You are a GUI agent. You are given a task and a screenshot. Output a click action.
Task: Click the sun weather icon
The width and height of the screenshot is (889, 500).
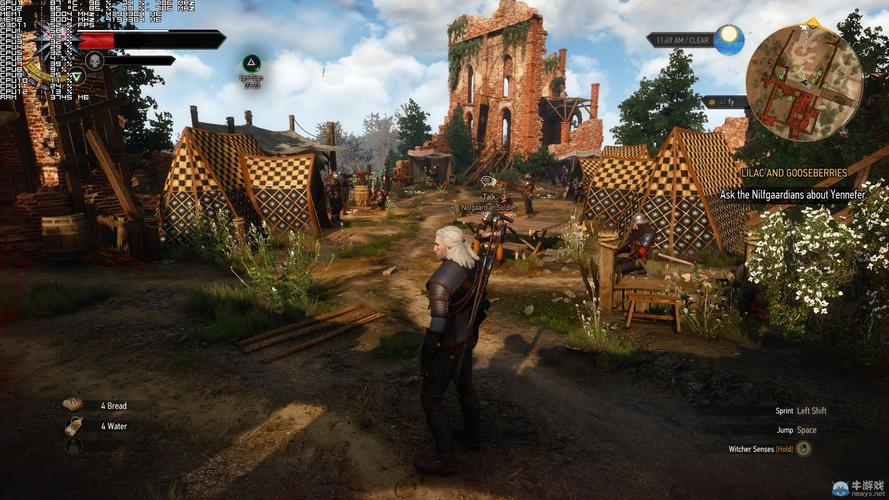tap(729, 40)
